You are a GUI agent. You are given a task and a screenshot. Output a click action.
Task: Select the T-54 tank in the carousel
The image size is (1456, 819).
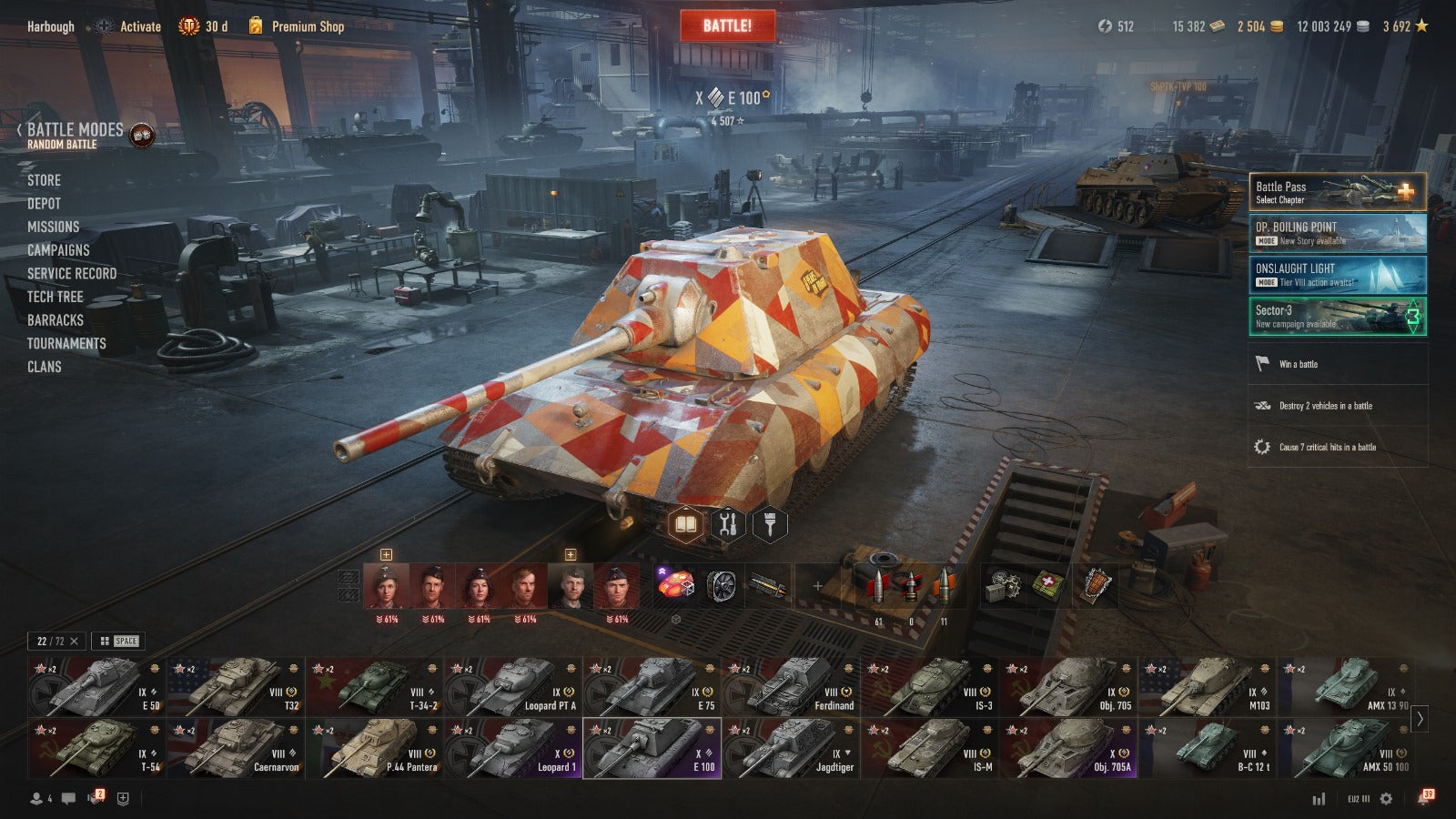click(x=96, y=749)
